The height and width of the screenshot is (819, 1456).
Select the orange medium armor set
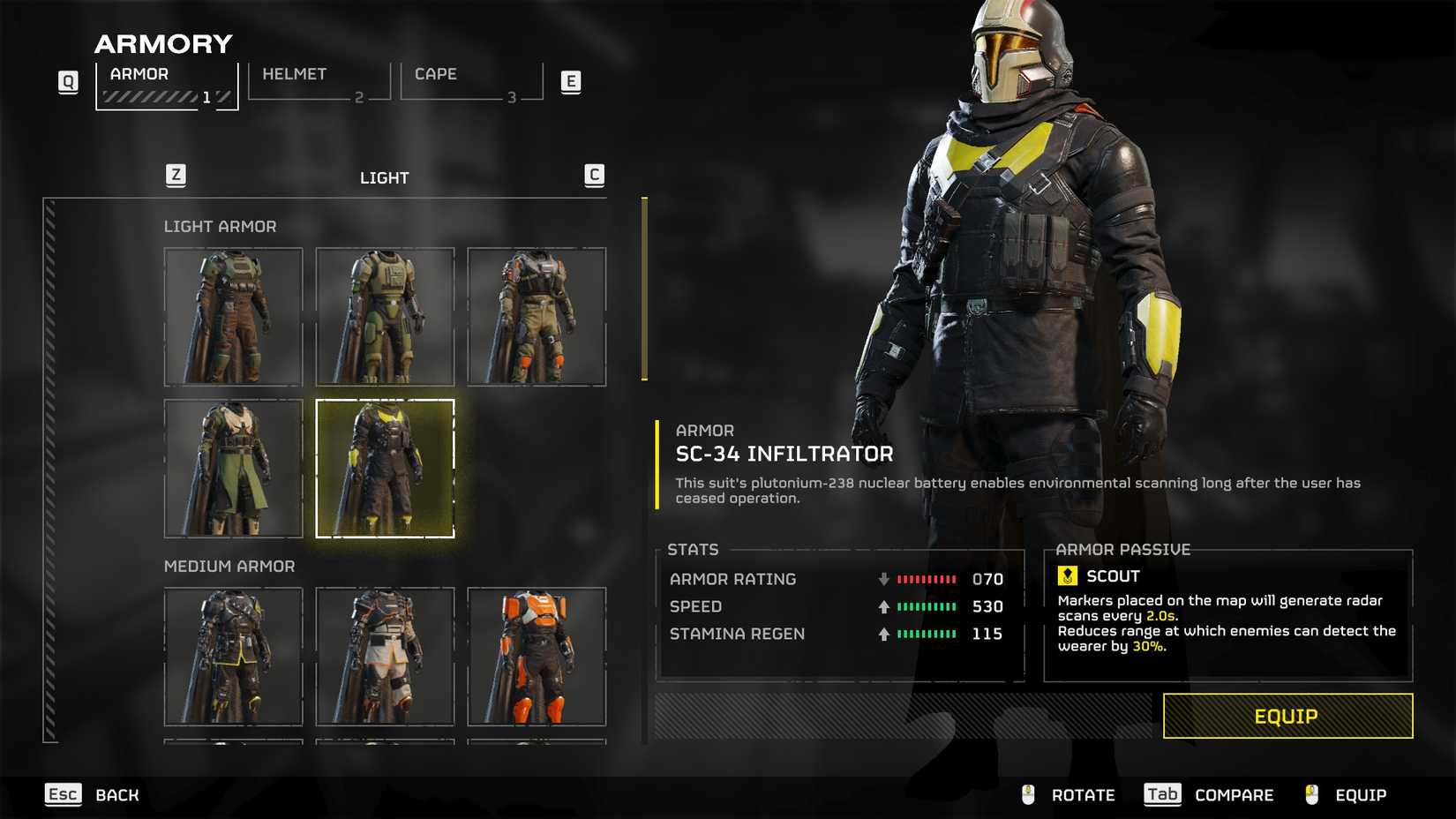point(537,657)
